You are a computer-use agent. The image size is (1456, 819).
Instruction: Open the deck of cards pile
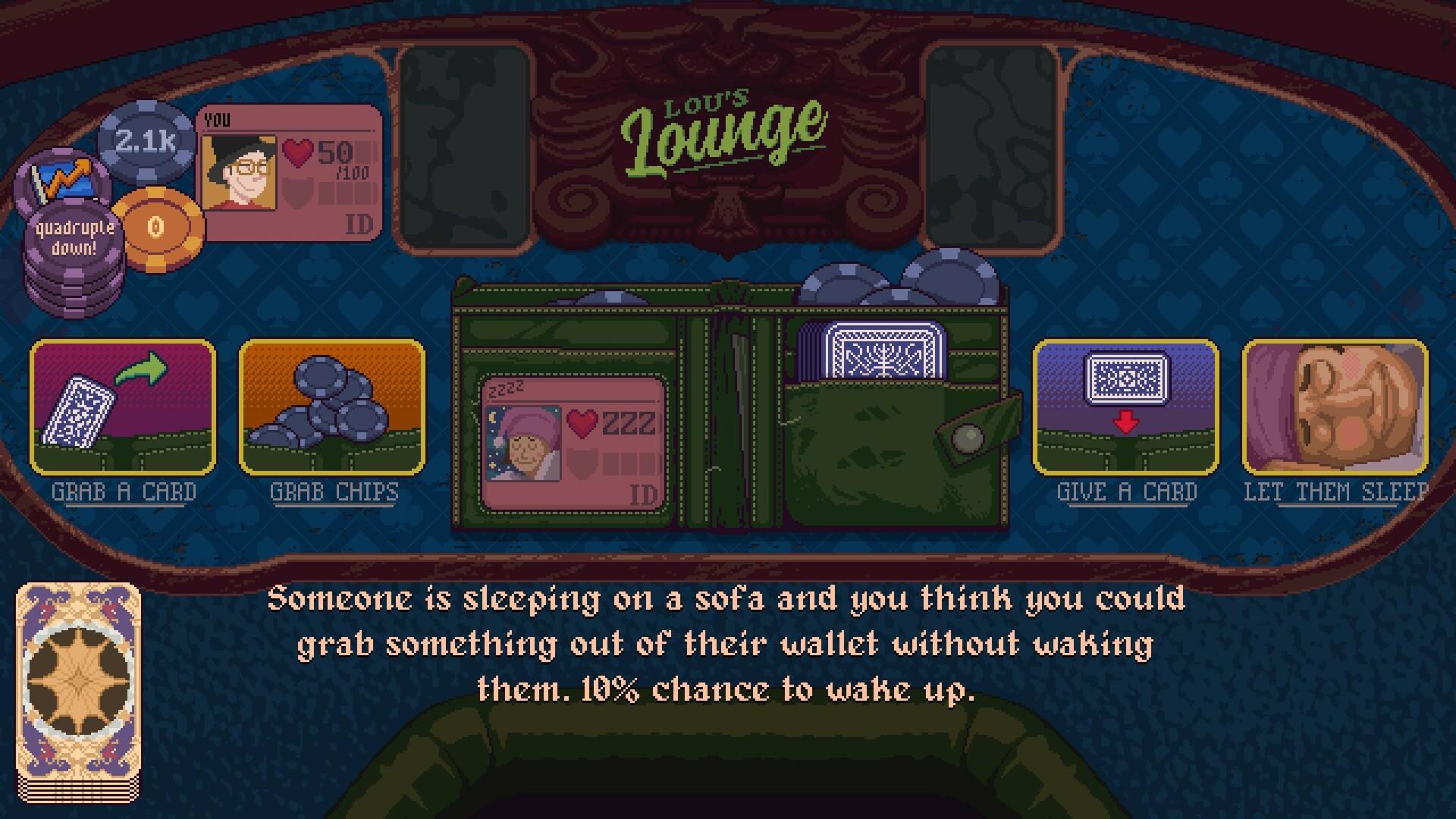click(79, 692)
